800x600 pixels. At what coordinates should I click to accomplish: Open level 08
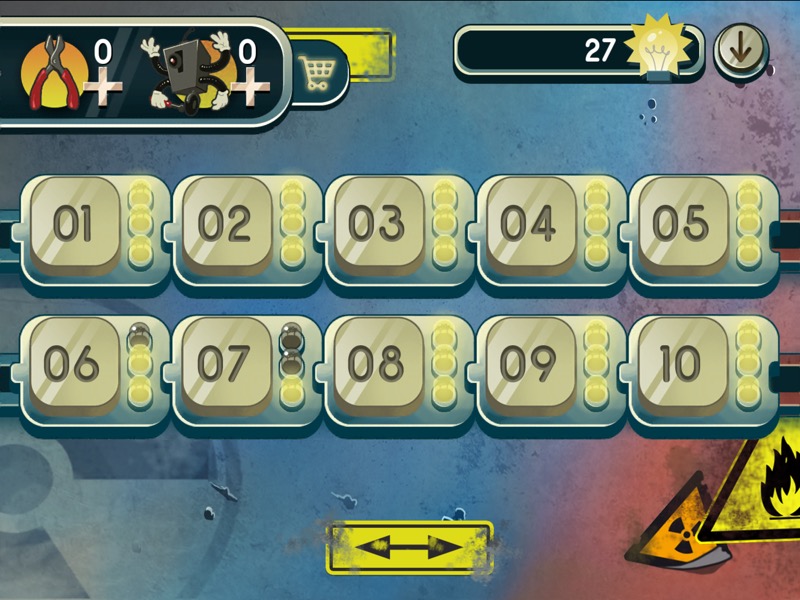377,365
